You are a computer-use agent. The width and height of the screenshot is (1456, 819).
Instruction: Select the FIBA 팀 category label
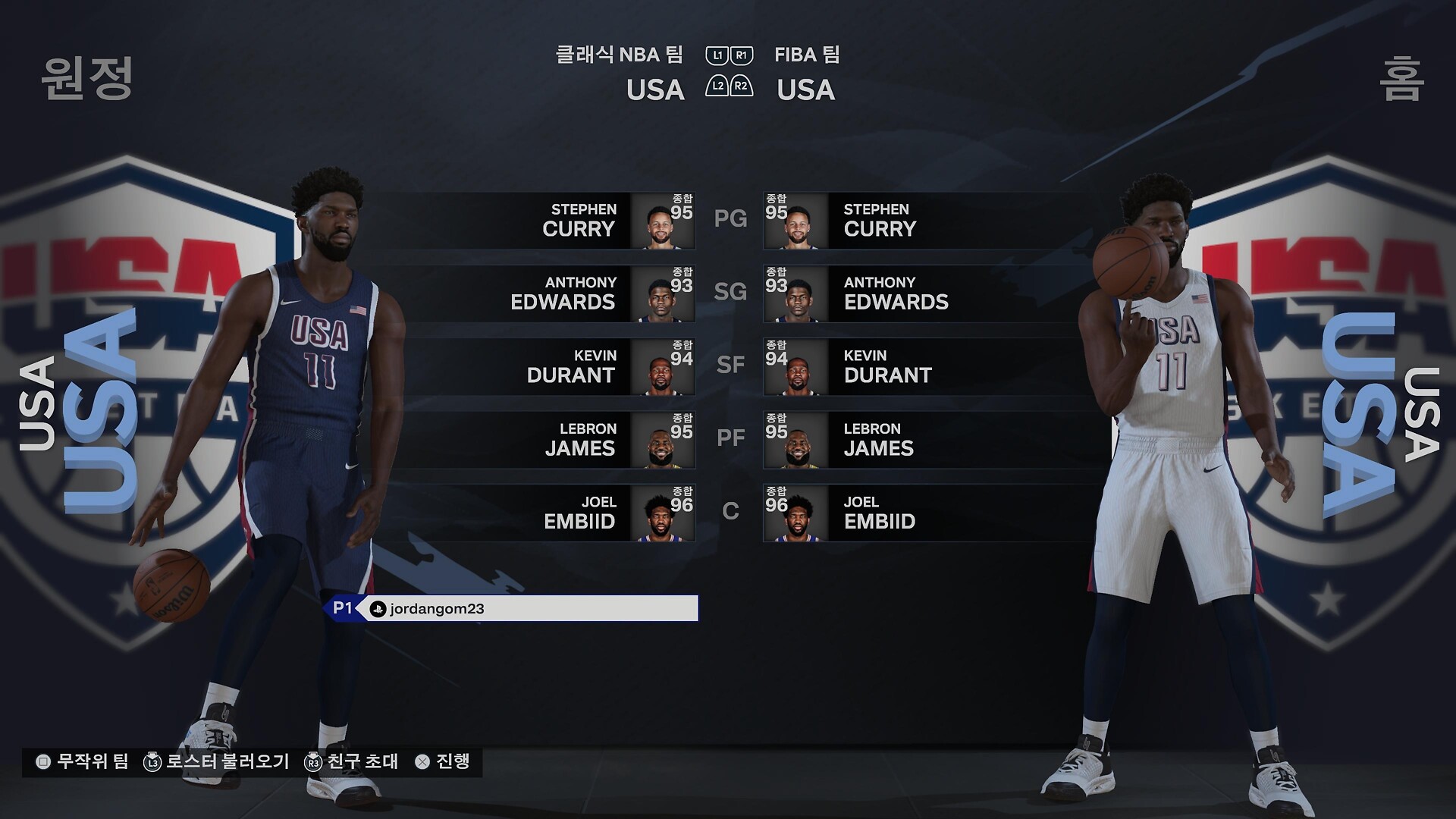tap(807, 55)
